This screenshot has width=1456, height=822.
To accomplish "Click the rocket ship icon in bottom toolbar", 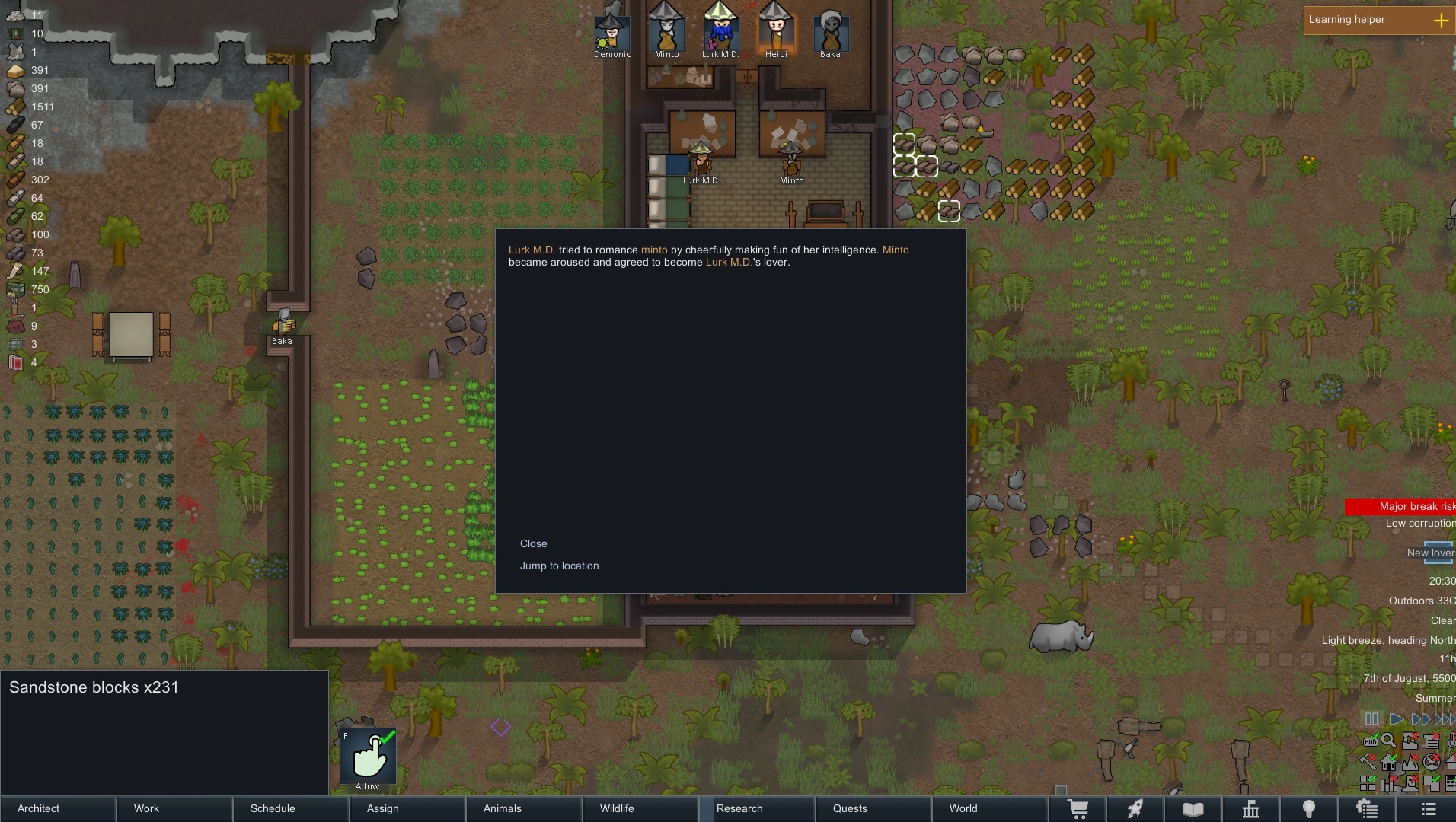I will point(1135,809).
